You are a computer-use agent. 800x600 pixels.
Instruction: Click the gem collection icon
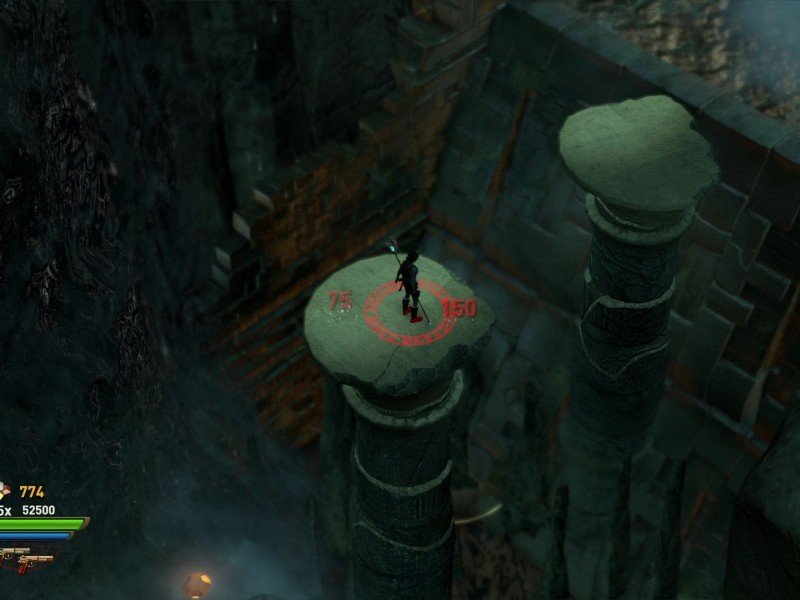click(4, 491)
